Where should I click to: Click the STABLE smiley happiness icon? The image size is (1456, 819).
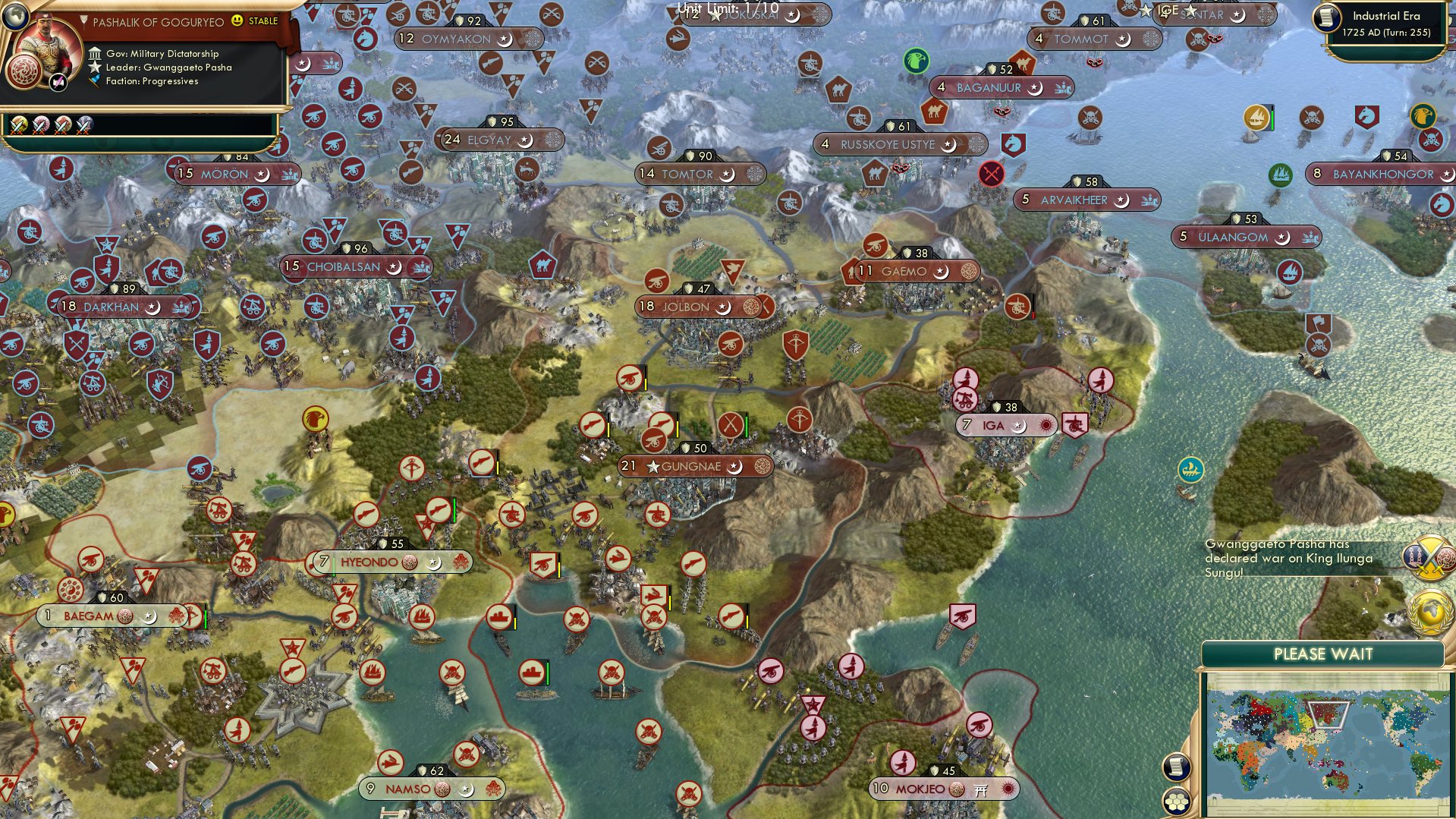pos(237,20)
